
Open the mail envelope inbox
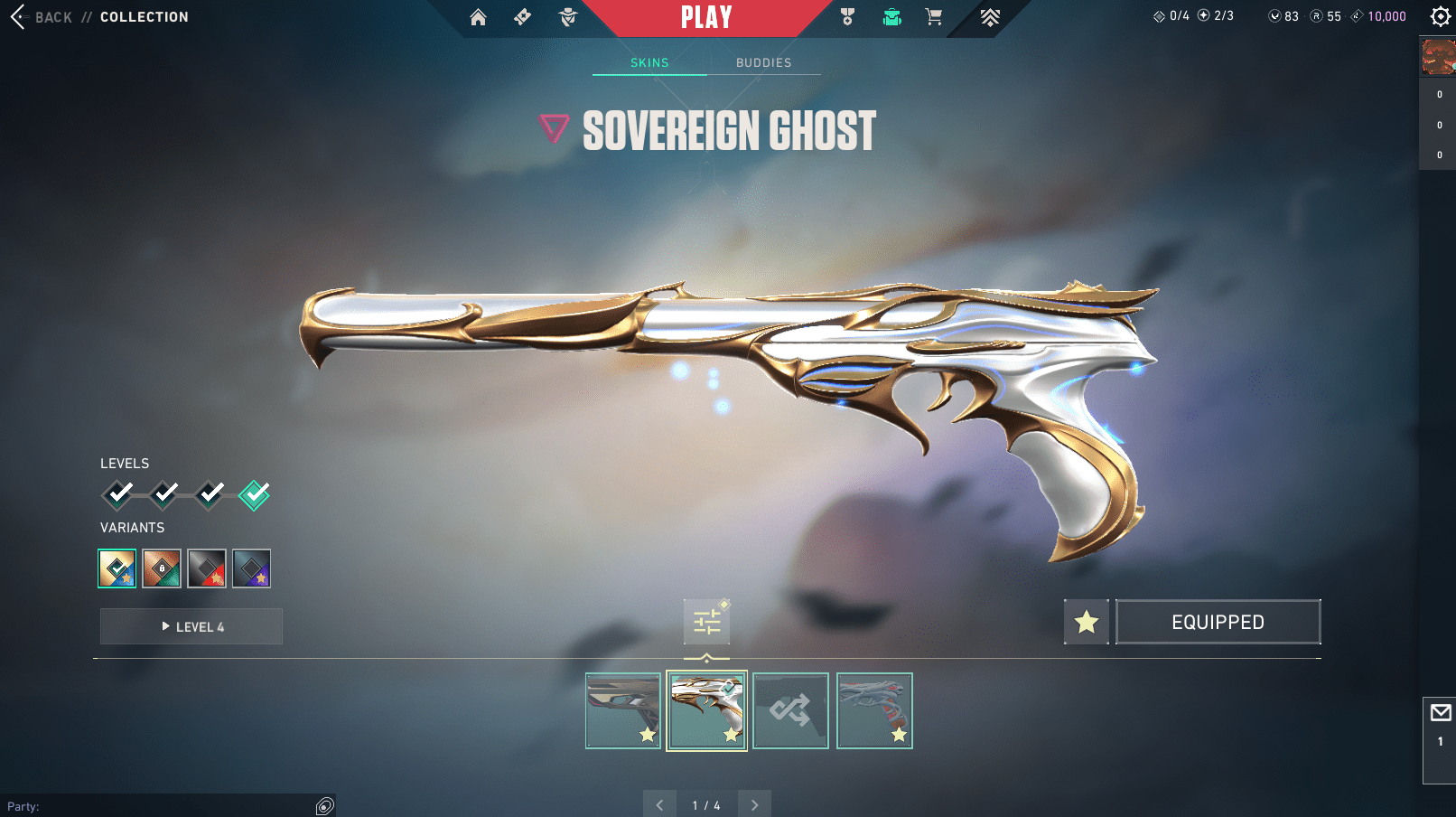tap(1441, 713)
